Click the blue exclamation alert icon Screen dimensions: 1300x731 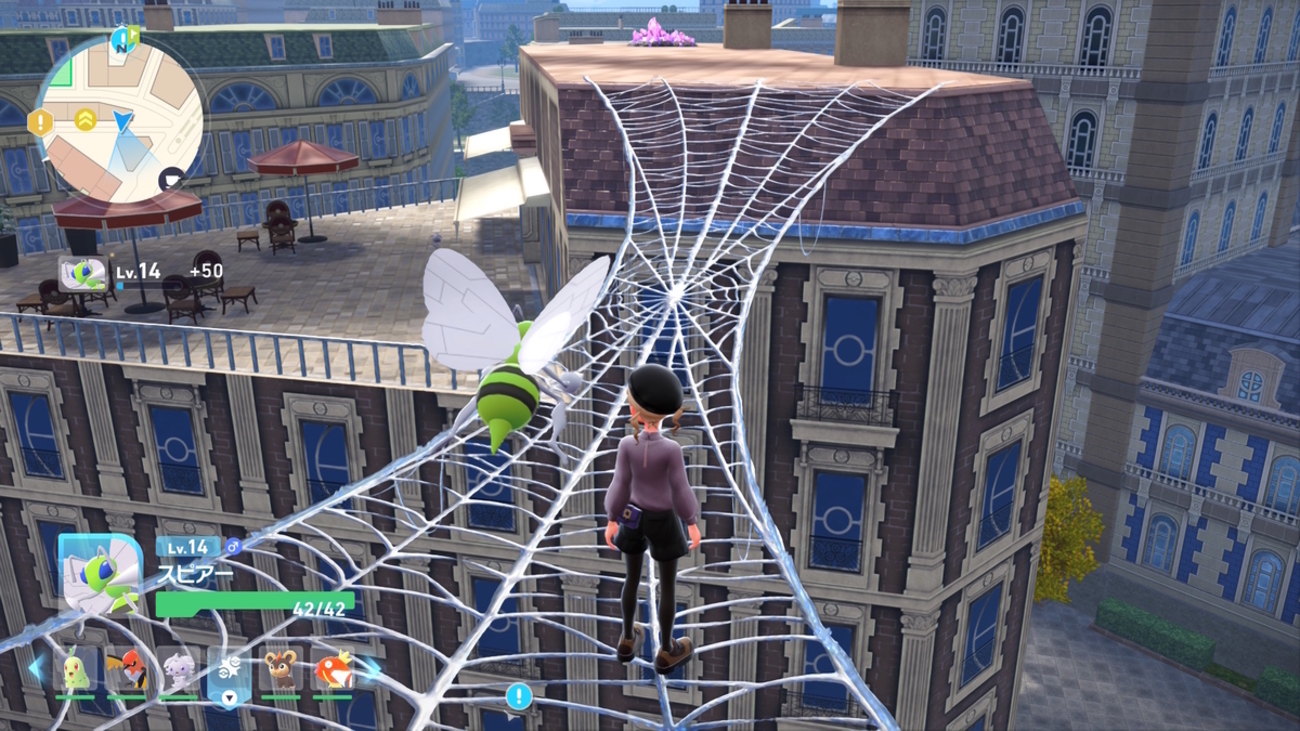(517, 696)
